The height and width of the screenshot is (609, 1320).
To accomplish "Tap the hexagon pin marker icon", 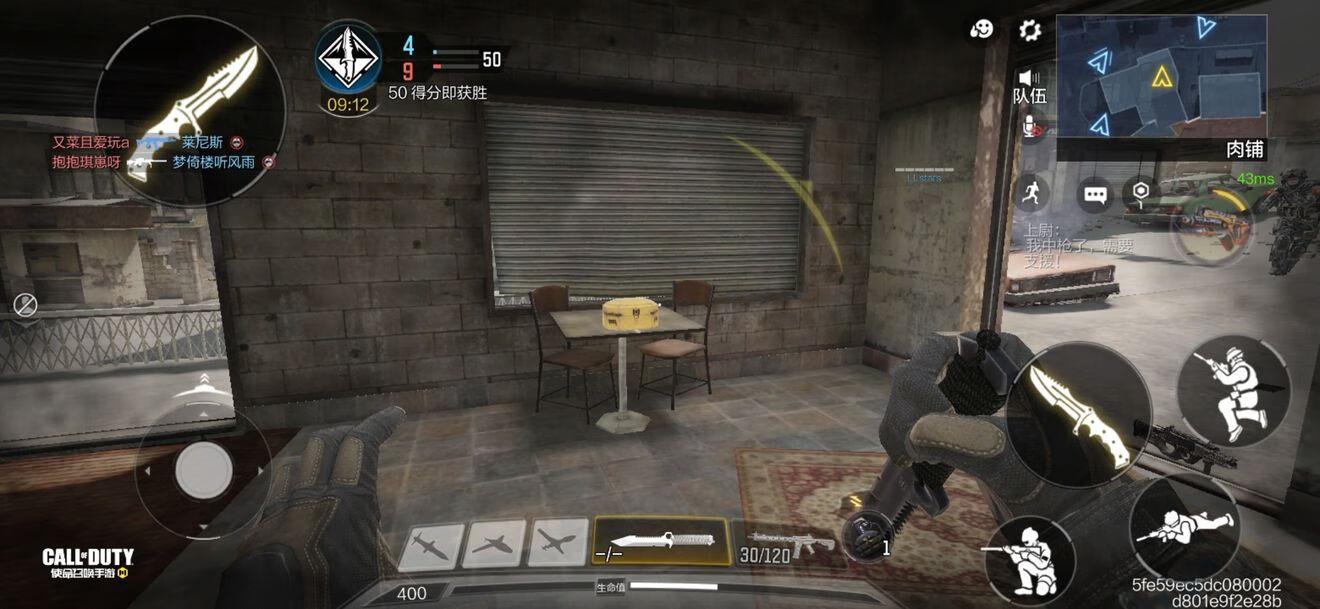I will click(1141, 191).
